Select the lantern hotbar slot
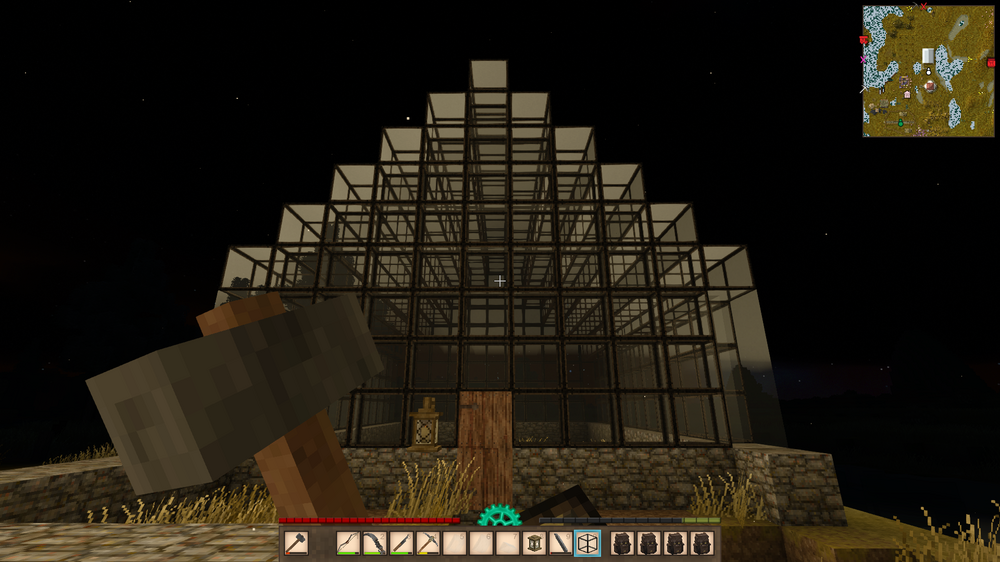The width and height of the screenshot is (1000, 562). 535,544
